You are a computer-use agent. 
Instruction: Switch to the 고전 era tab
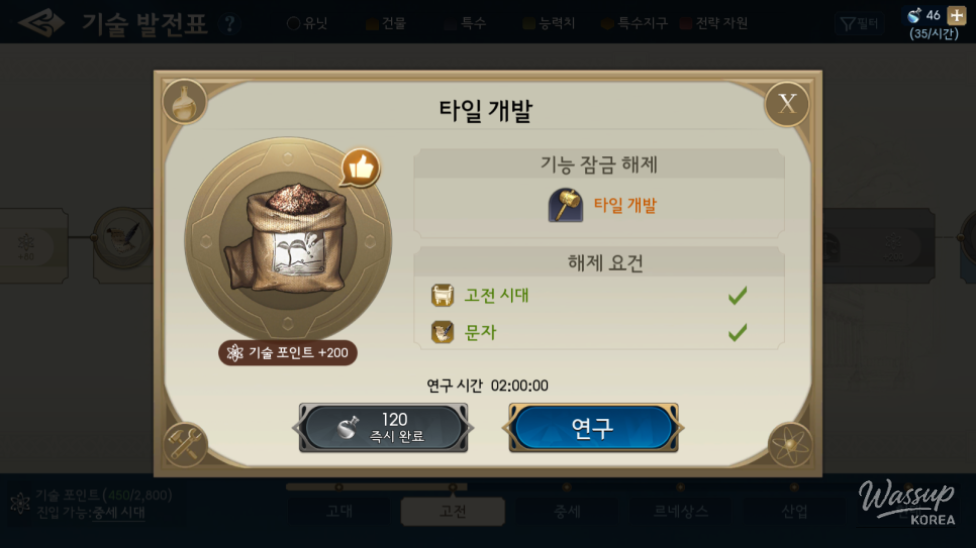click(x=452, y=511)
